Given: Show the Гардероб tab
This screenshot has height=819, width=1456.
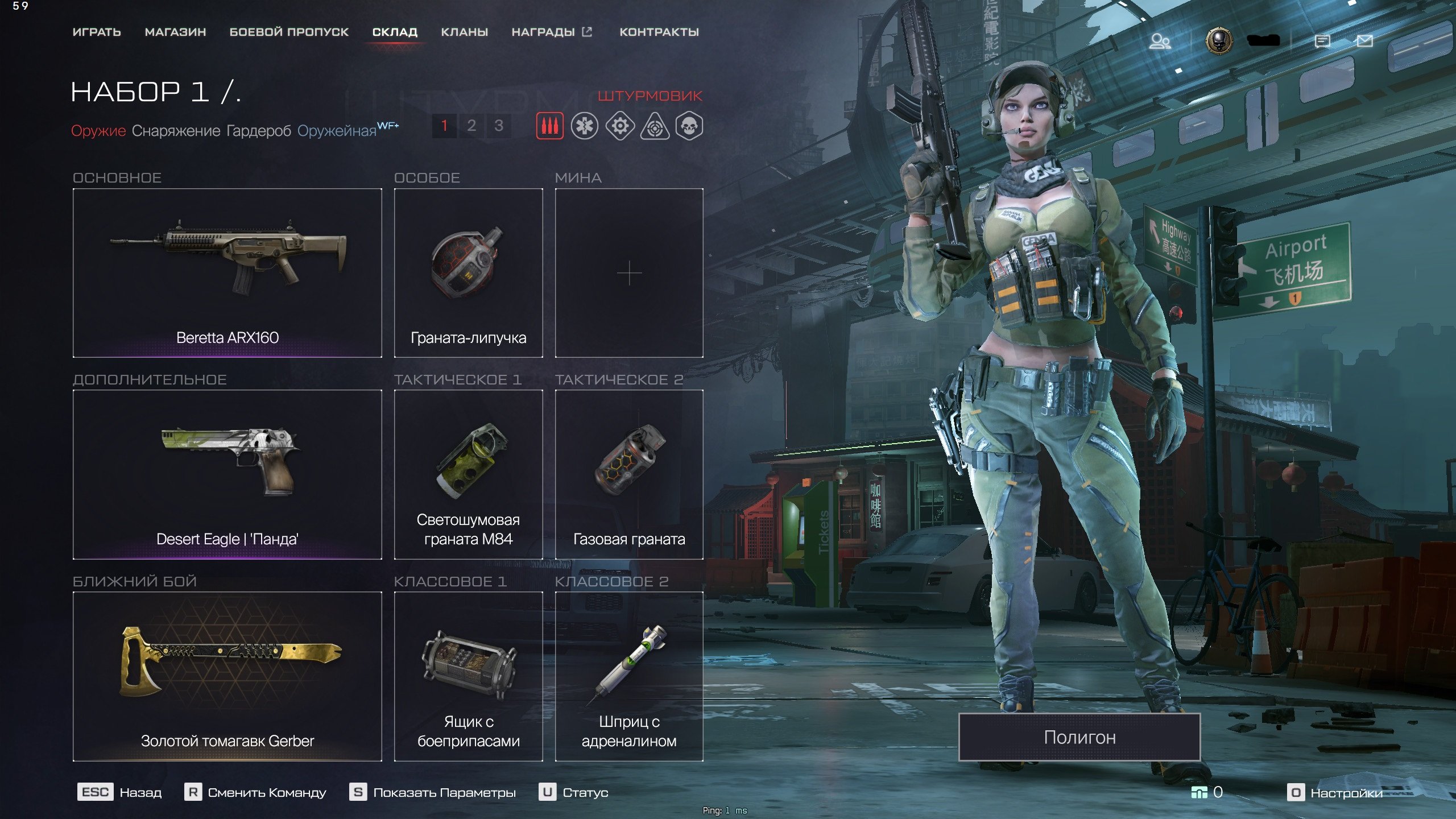Looking at the screenshot, I should click(x=258, y=131).
